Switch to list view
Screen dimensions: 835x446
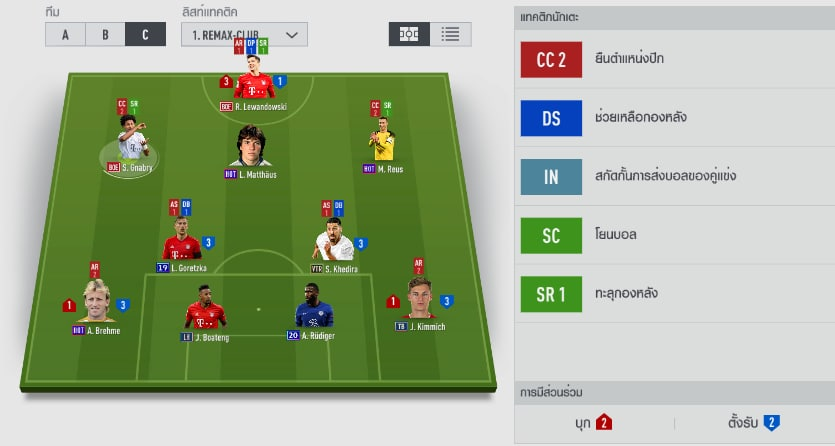pos(451,33)
